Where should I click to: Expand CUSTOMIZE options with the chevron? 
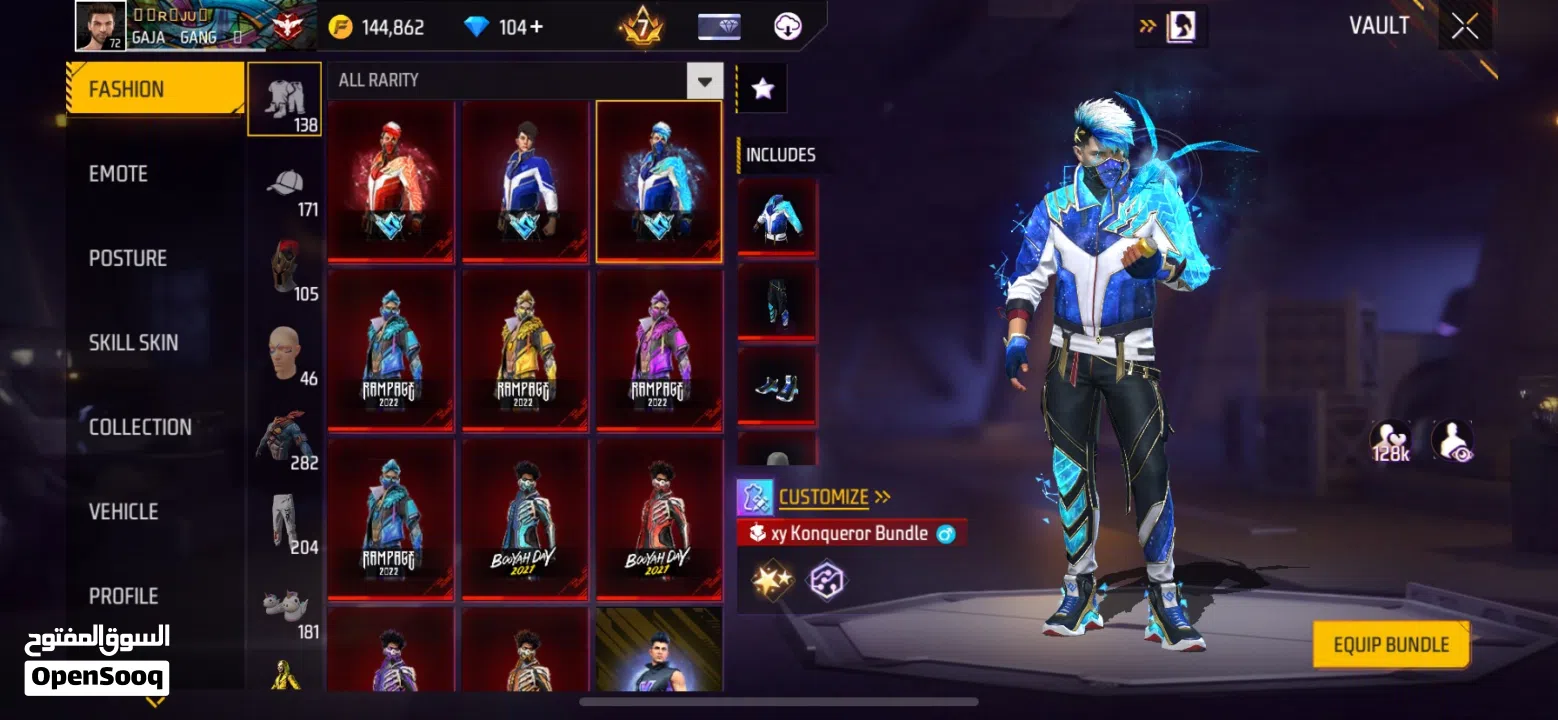pyautogui.click(x=881, y=496)
